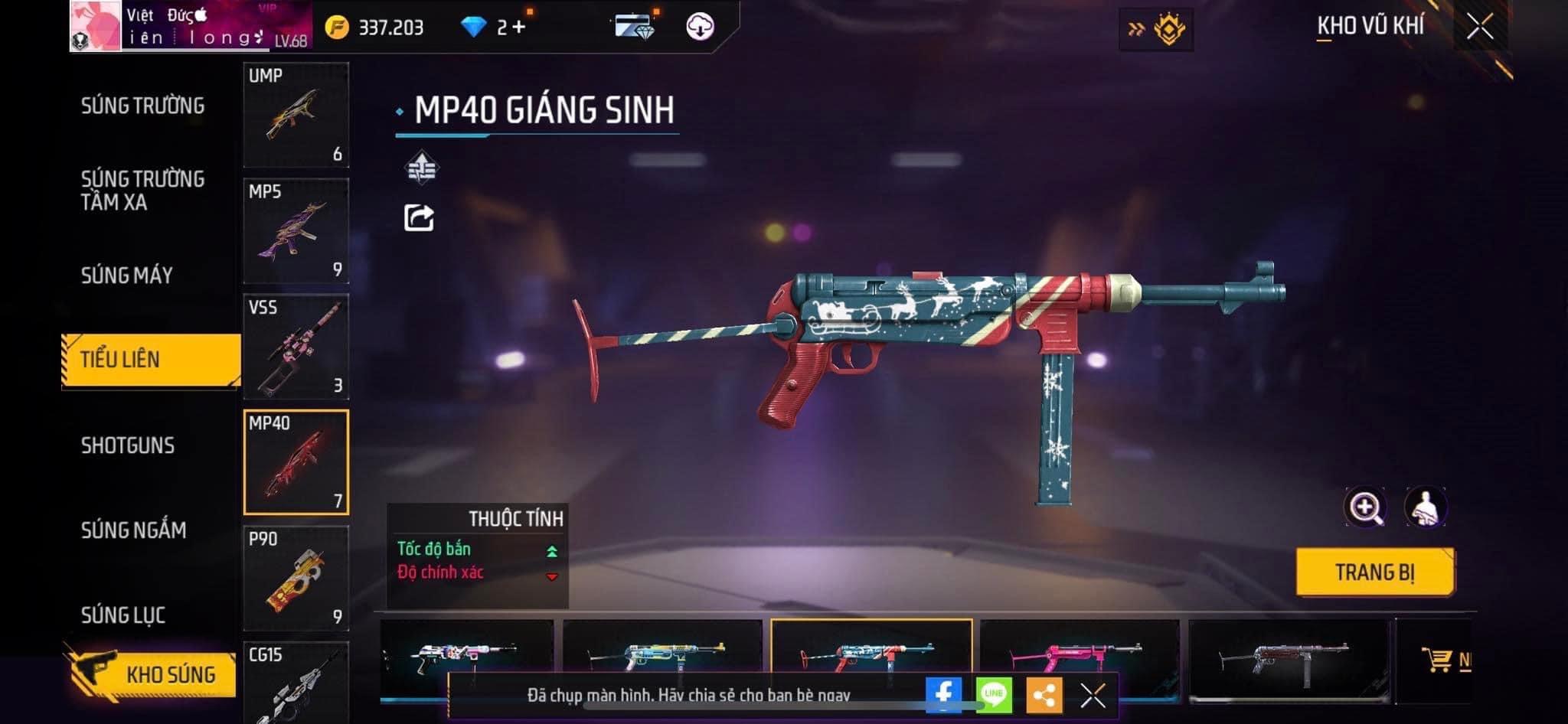This screenshot has height=724, width=1568.
Task: Select the MP5 weapon tile
Action: tap(296, 230)
